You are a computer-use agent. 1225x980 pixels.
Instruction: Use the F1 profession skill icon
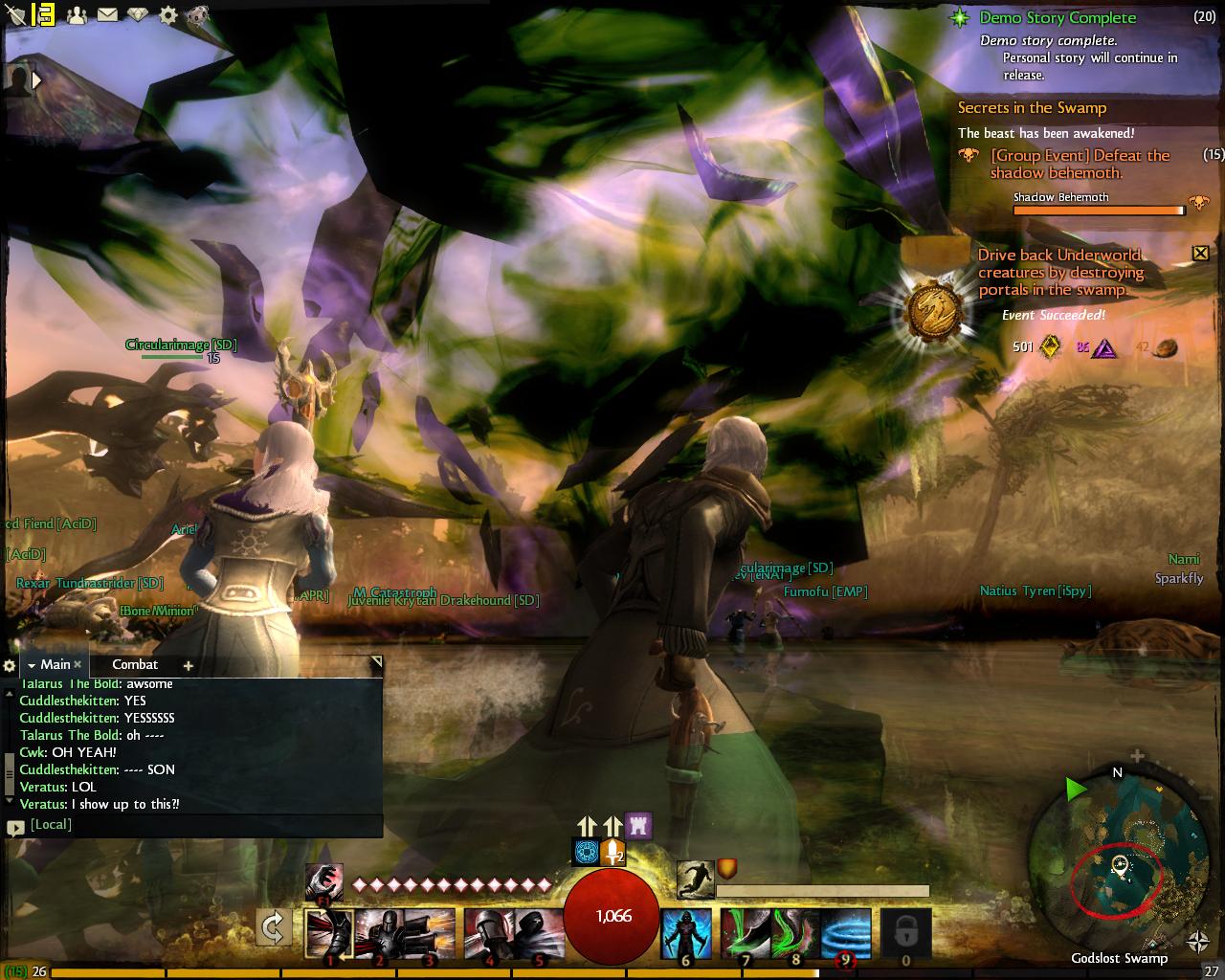(323, 882)
